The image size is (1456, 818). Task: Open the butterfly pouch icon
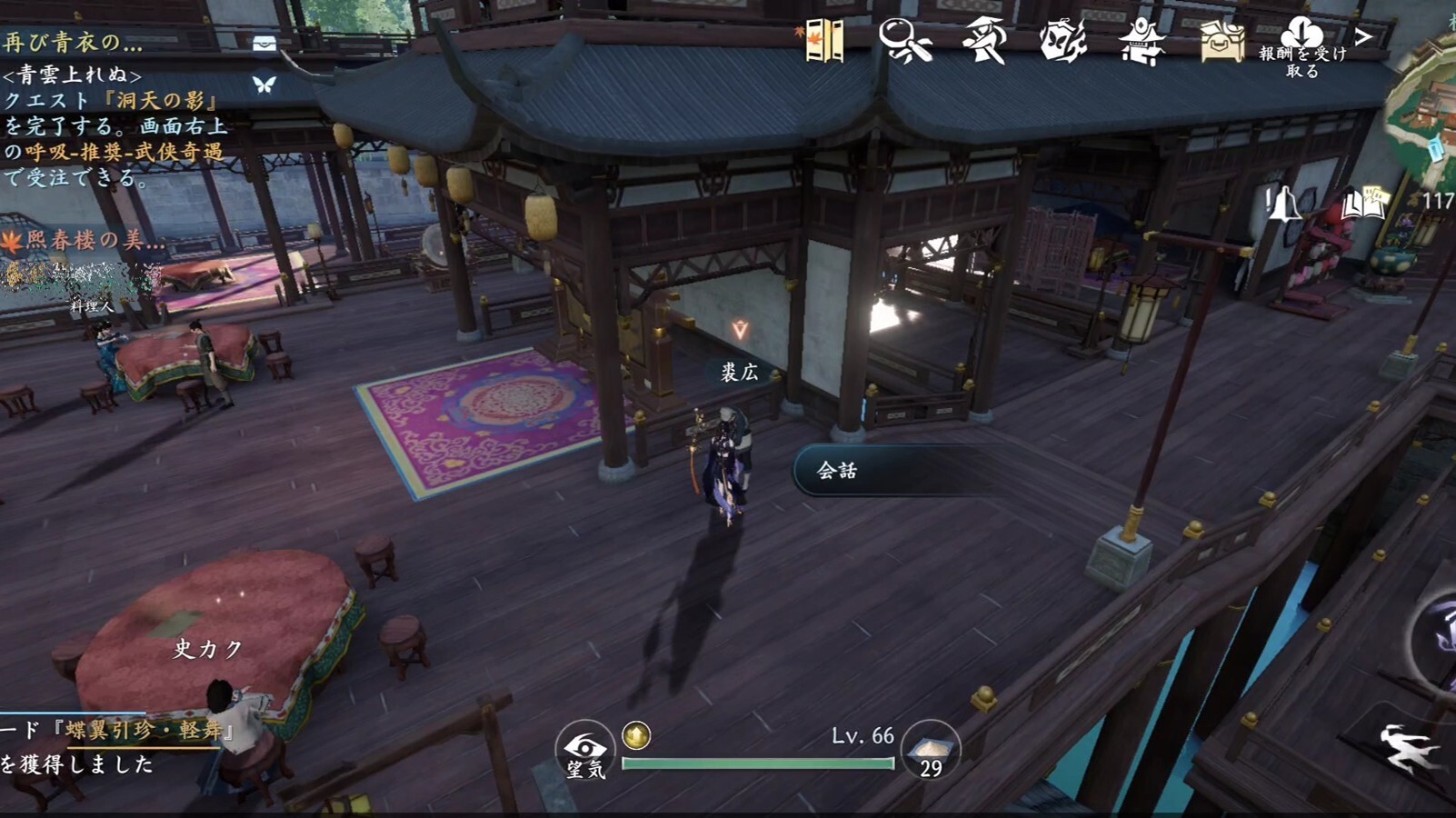tap(1062, 42)
